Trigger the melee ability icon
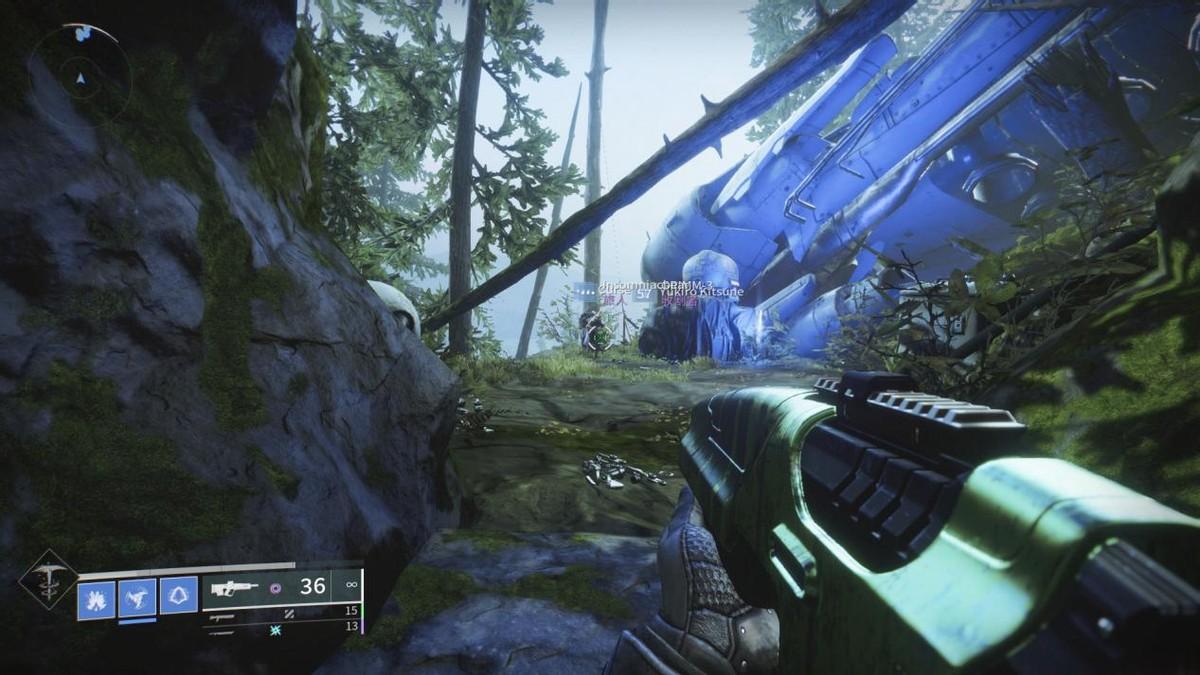The image size is (1200, 675). 137,599
